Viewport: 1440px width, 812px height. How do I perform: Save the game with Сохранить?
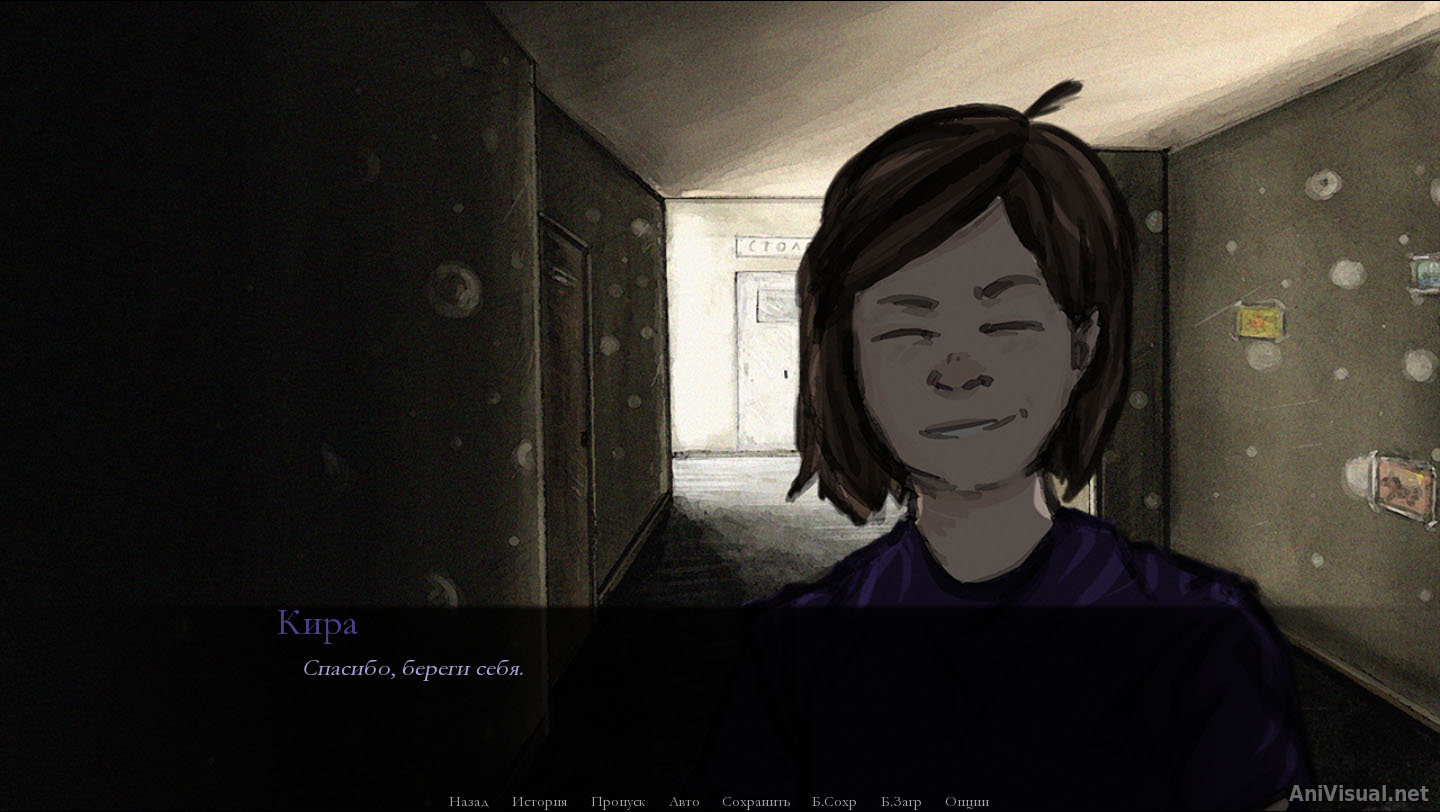(x=756, y=801)
